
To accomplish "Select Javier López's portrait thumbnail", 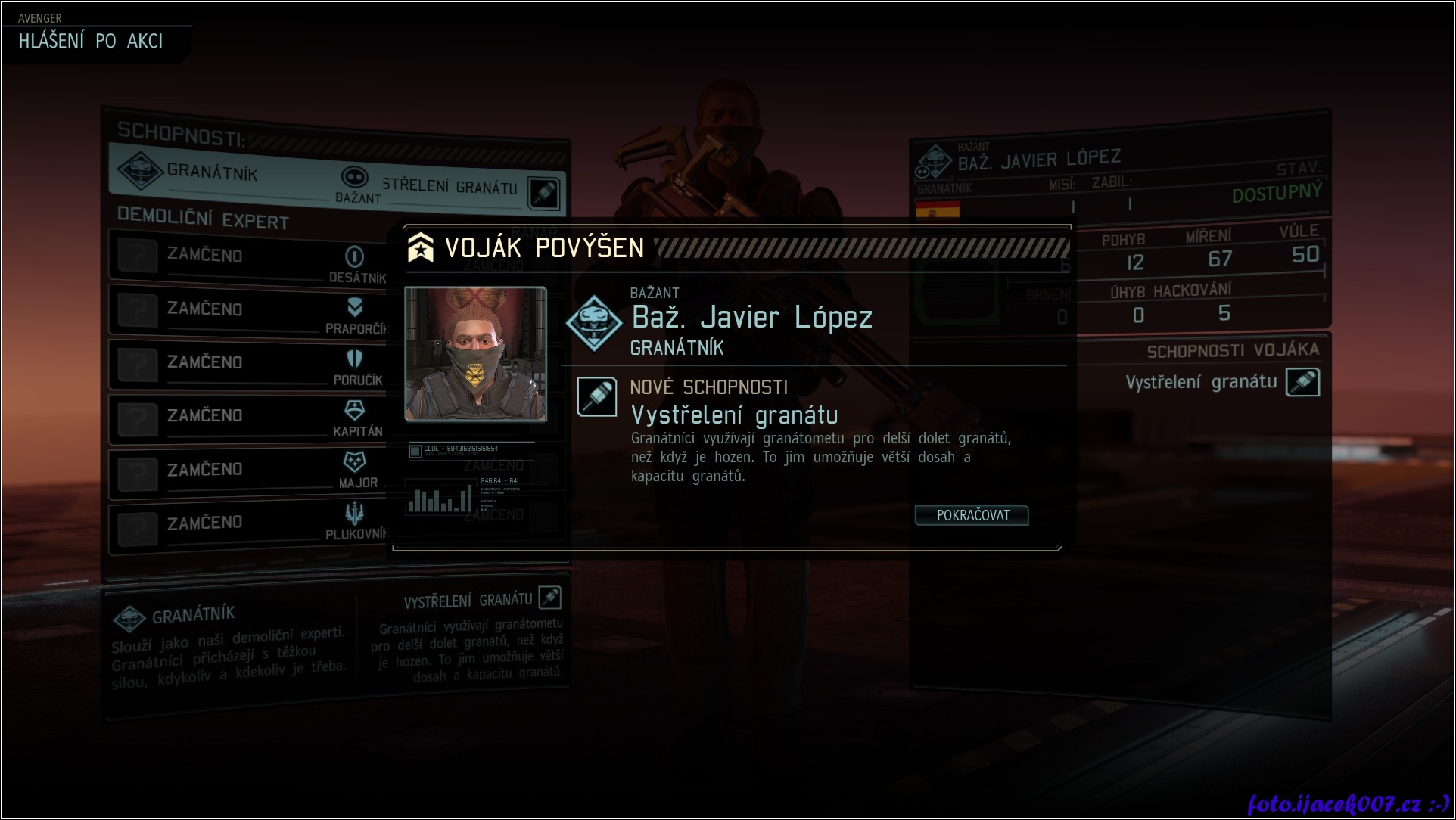I will click(475, 353).
